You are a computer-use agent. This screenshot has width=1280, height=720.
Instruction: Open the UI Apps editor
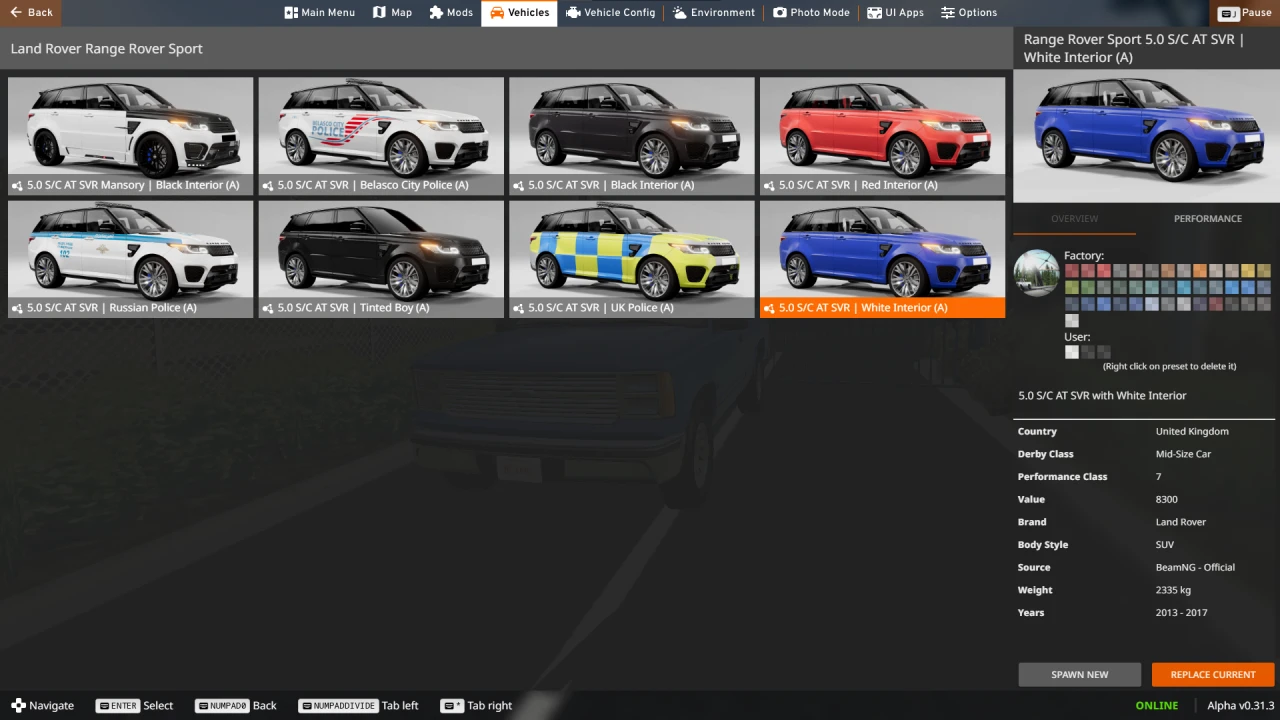pyautogui.click(x=895, y=12)
